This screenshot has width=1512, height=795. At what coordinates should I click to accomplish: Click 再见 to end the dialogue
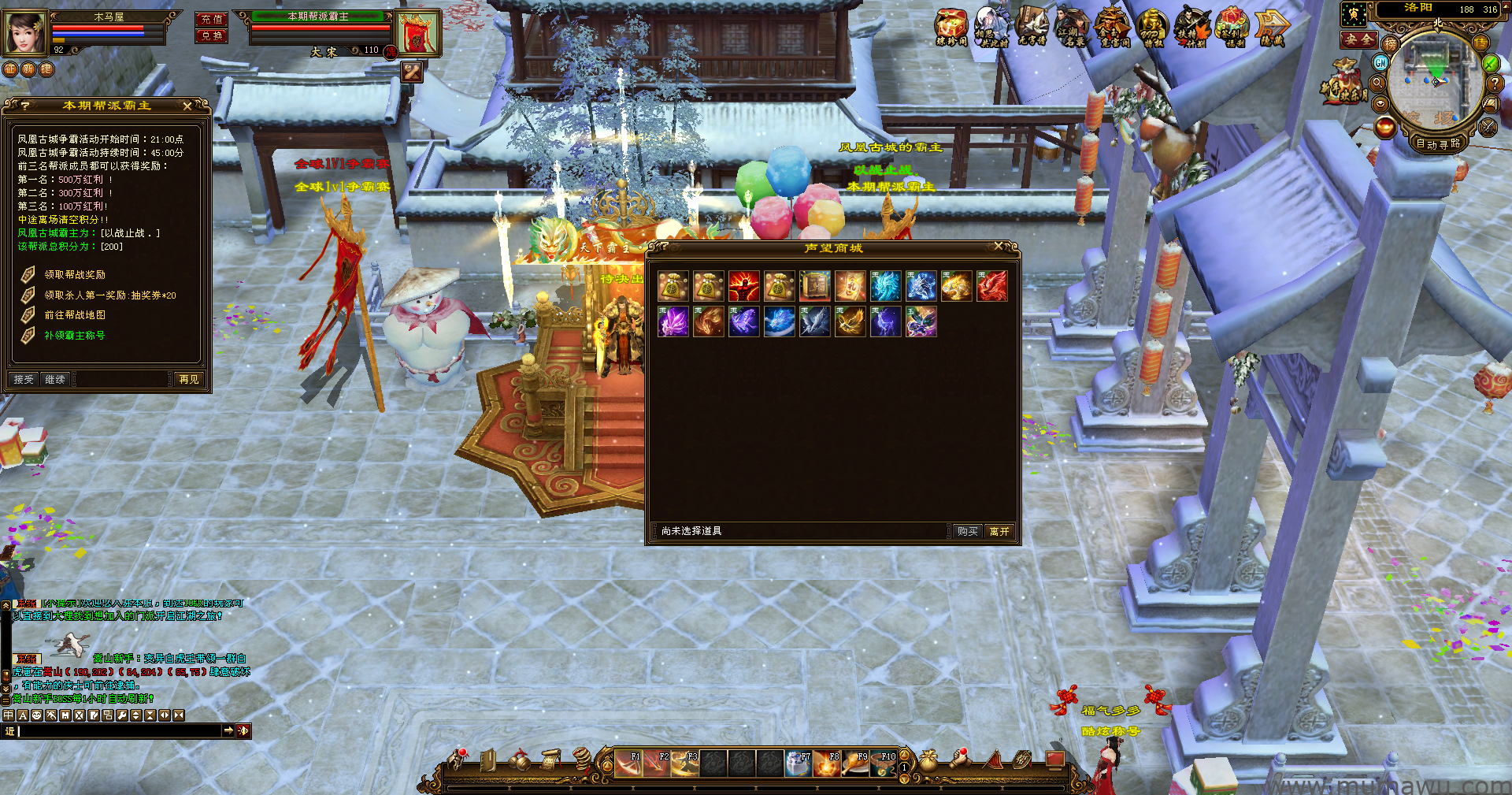189,380
